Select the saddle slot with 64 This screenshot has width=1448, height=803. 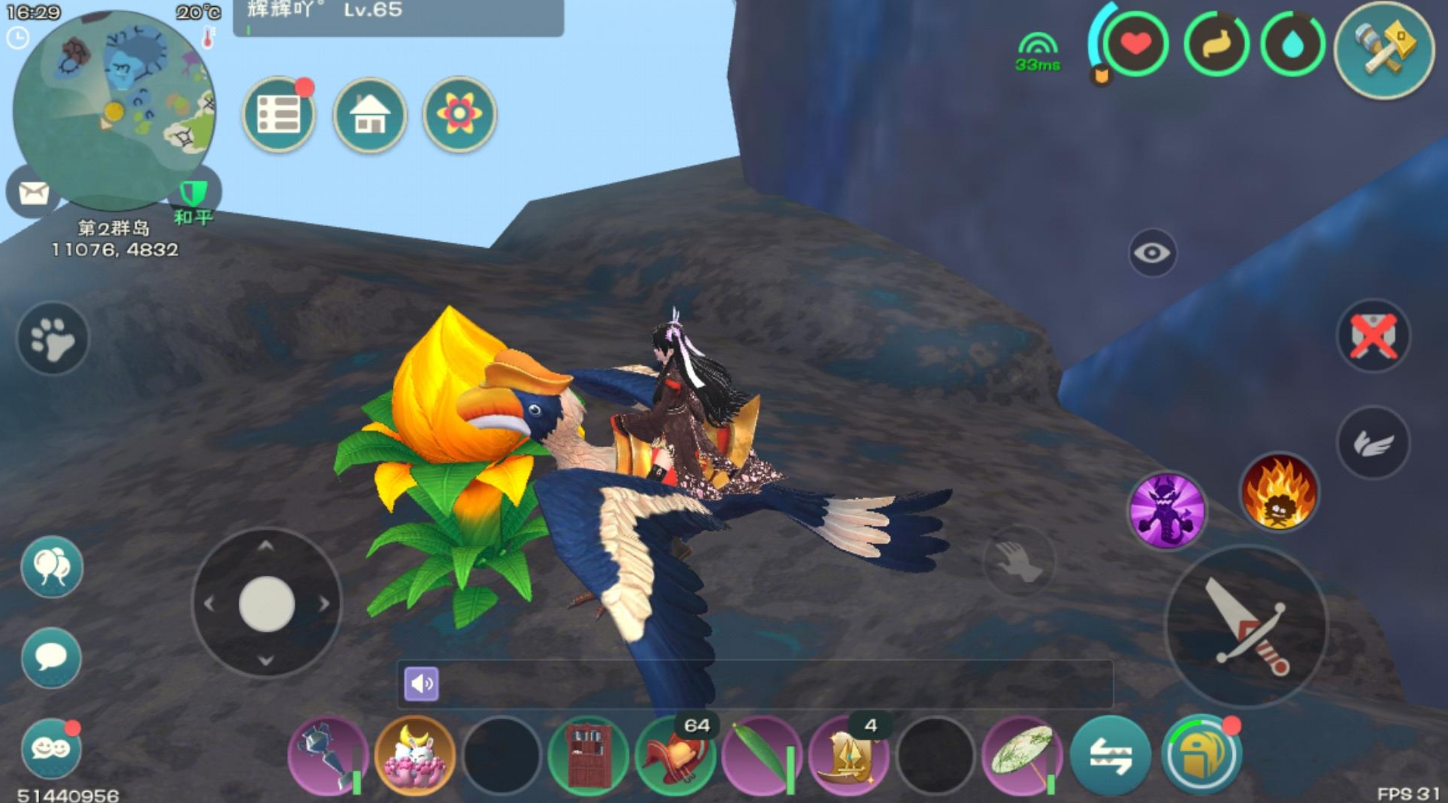[675, 756]
